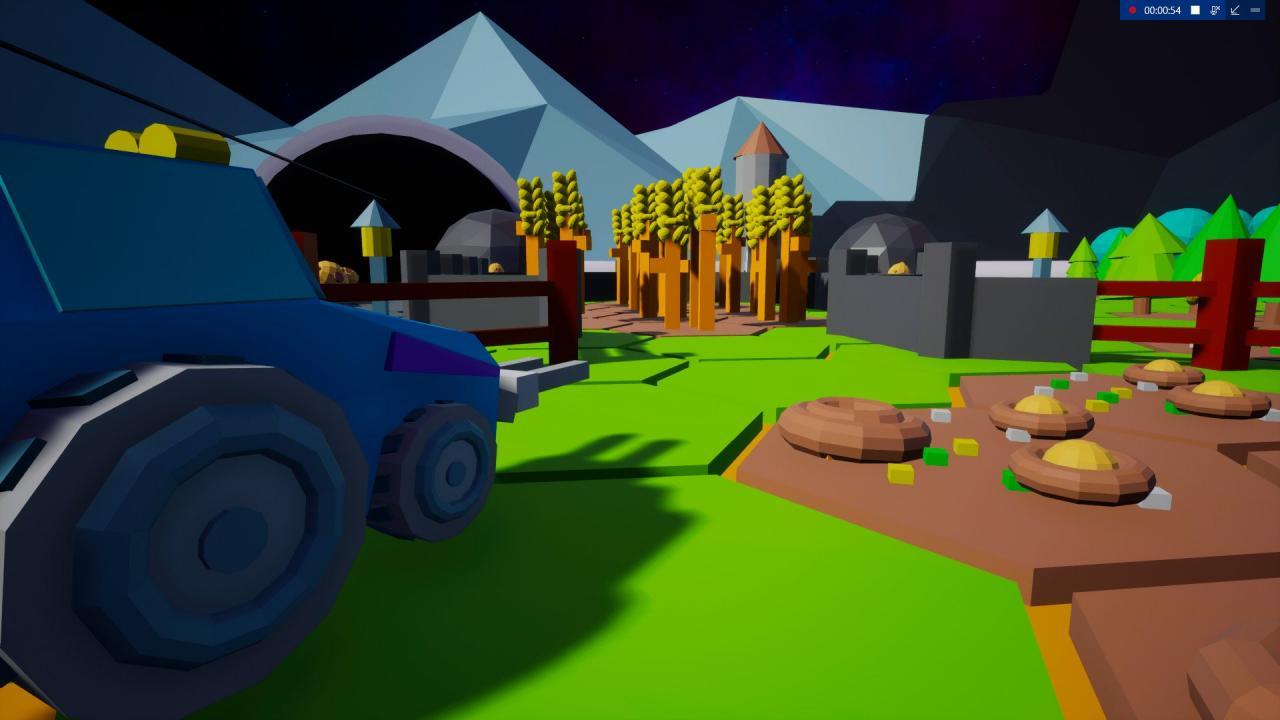The height and width of the screenshot is (720, 1280).
Task: Mute the microphone in the capture bar
Action: click(1214, 10)
